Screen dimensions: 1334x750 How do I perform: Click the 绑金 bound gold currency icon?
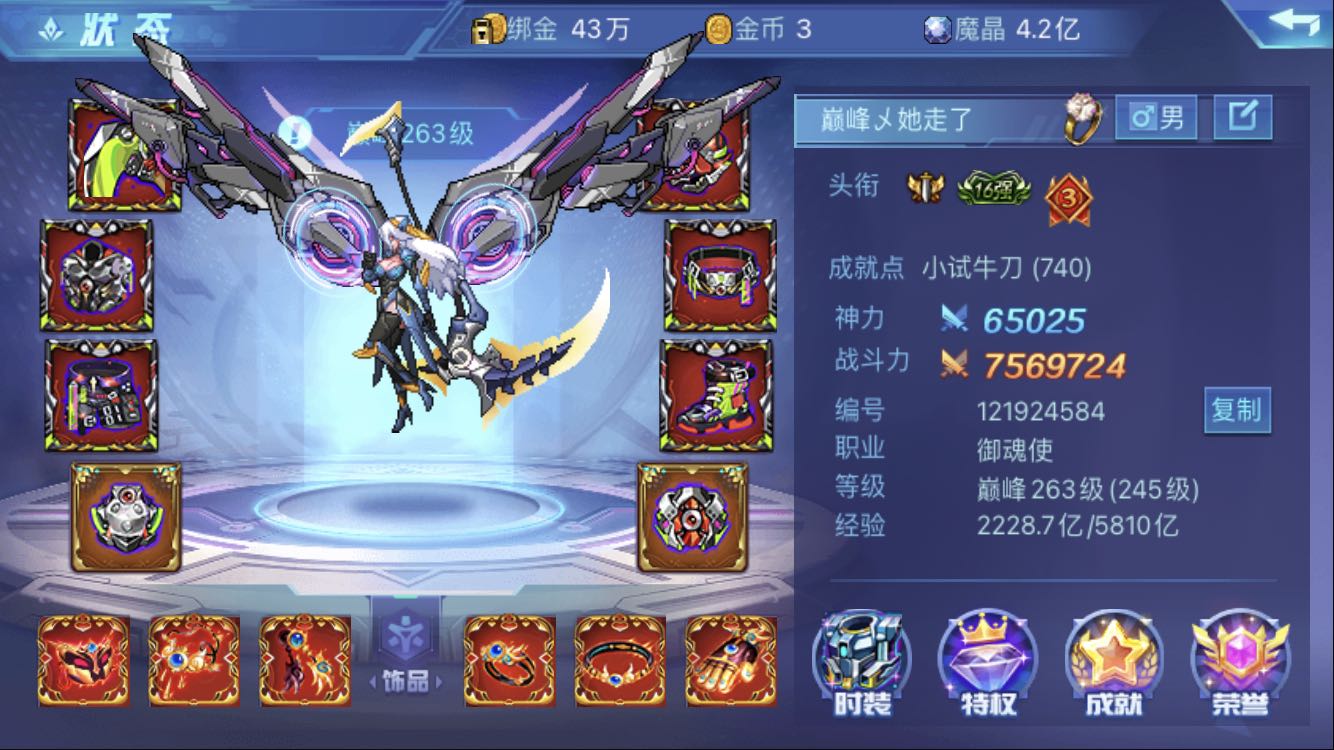click(x=486, y=30)
